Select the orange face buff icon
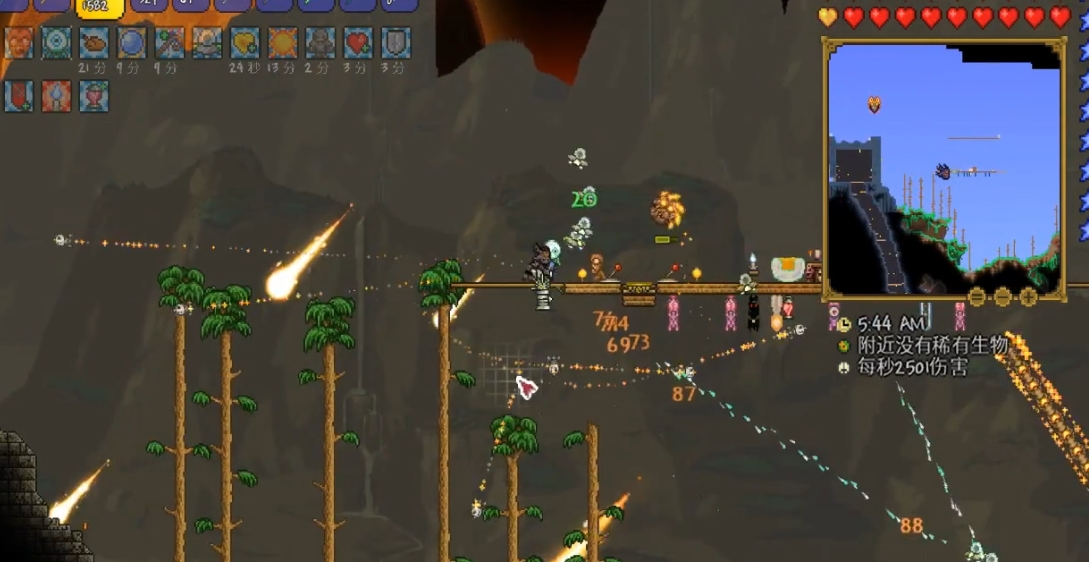1089x562 pixels. 19,43
